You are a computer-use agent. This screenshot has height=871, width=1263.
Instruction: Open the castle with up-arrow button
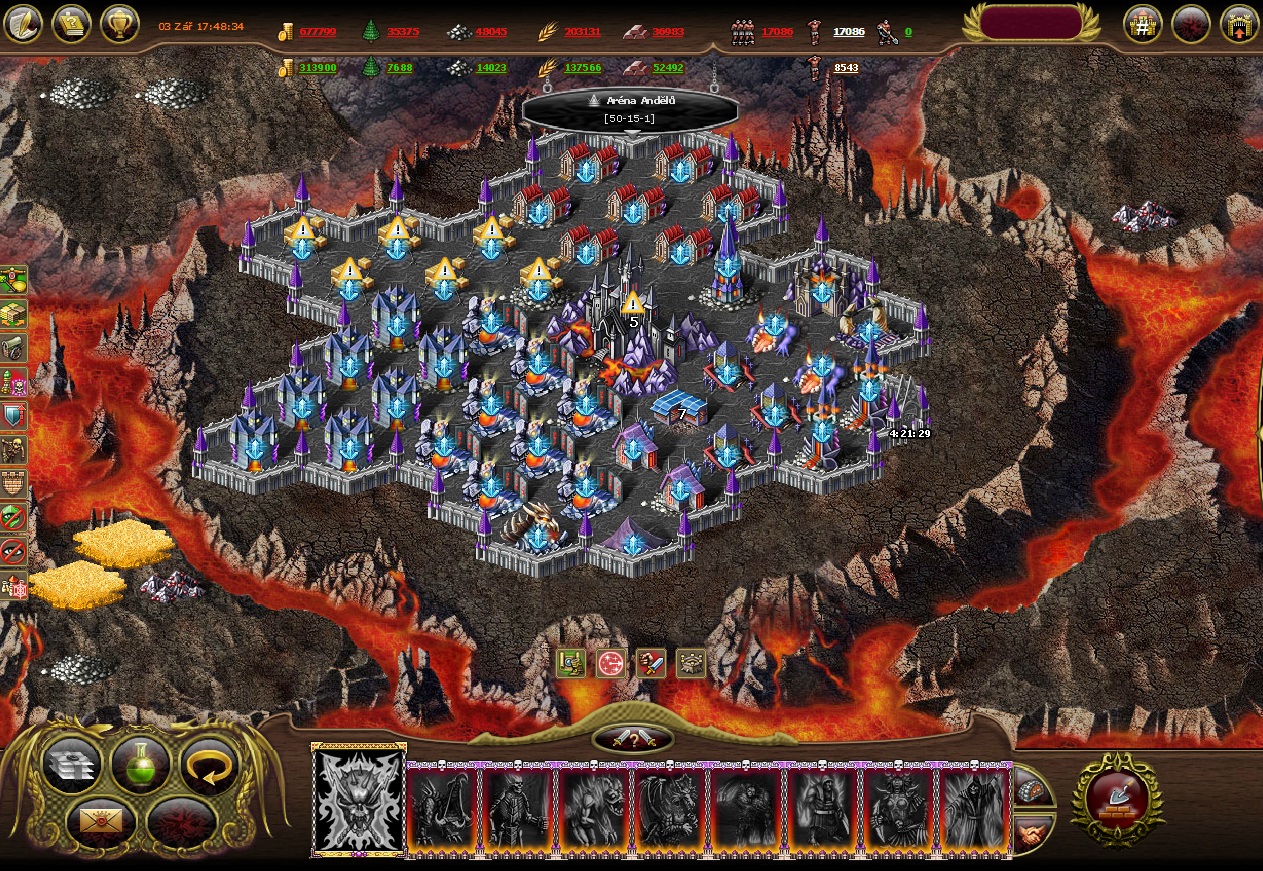tap(1239, 24)
